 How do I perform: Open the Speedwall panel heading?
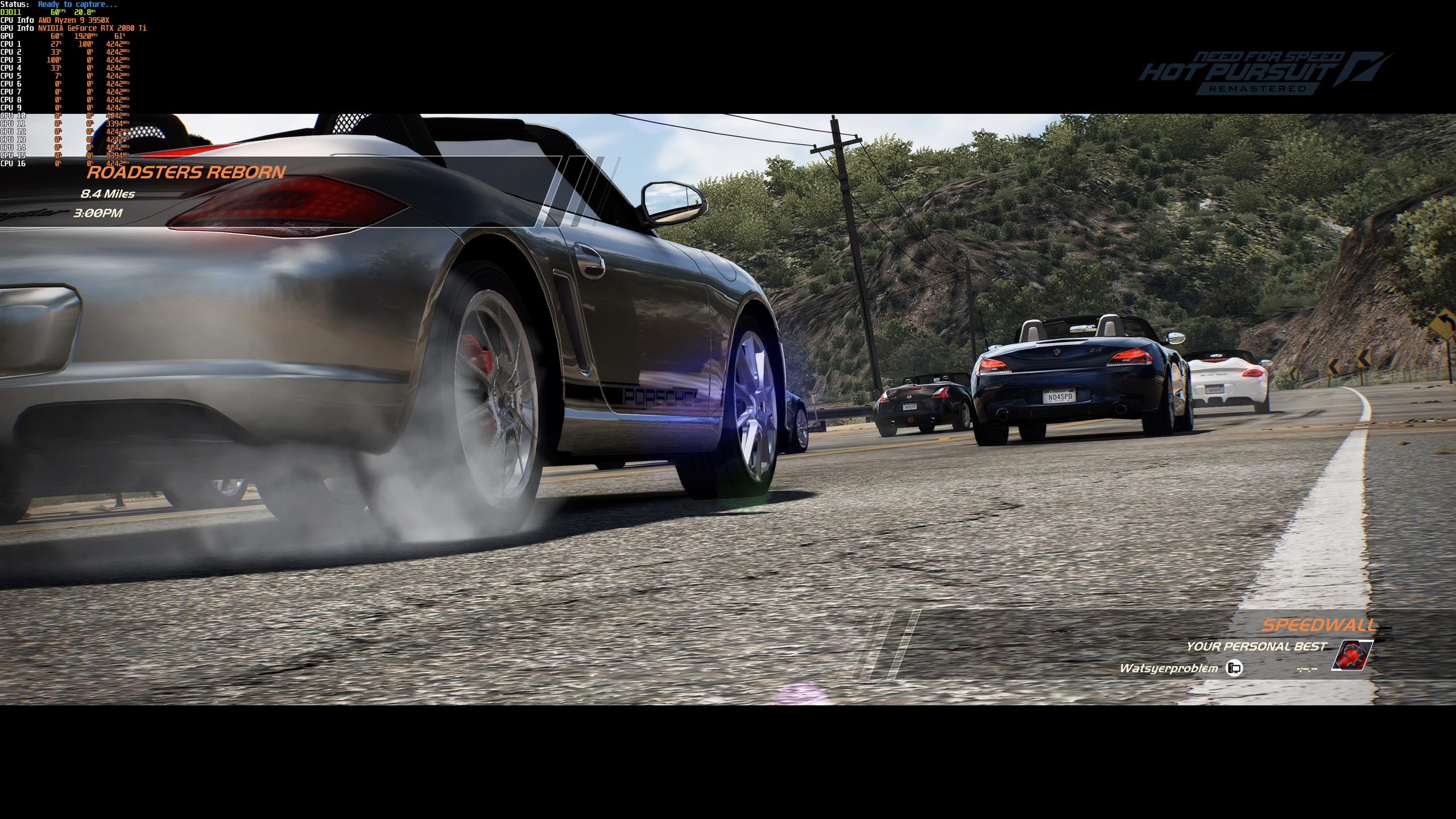[1318, 625]
